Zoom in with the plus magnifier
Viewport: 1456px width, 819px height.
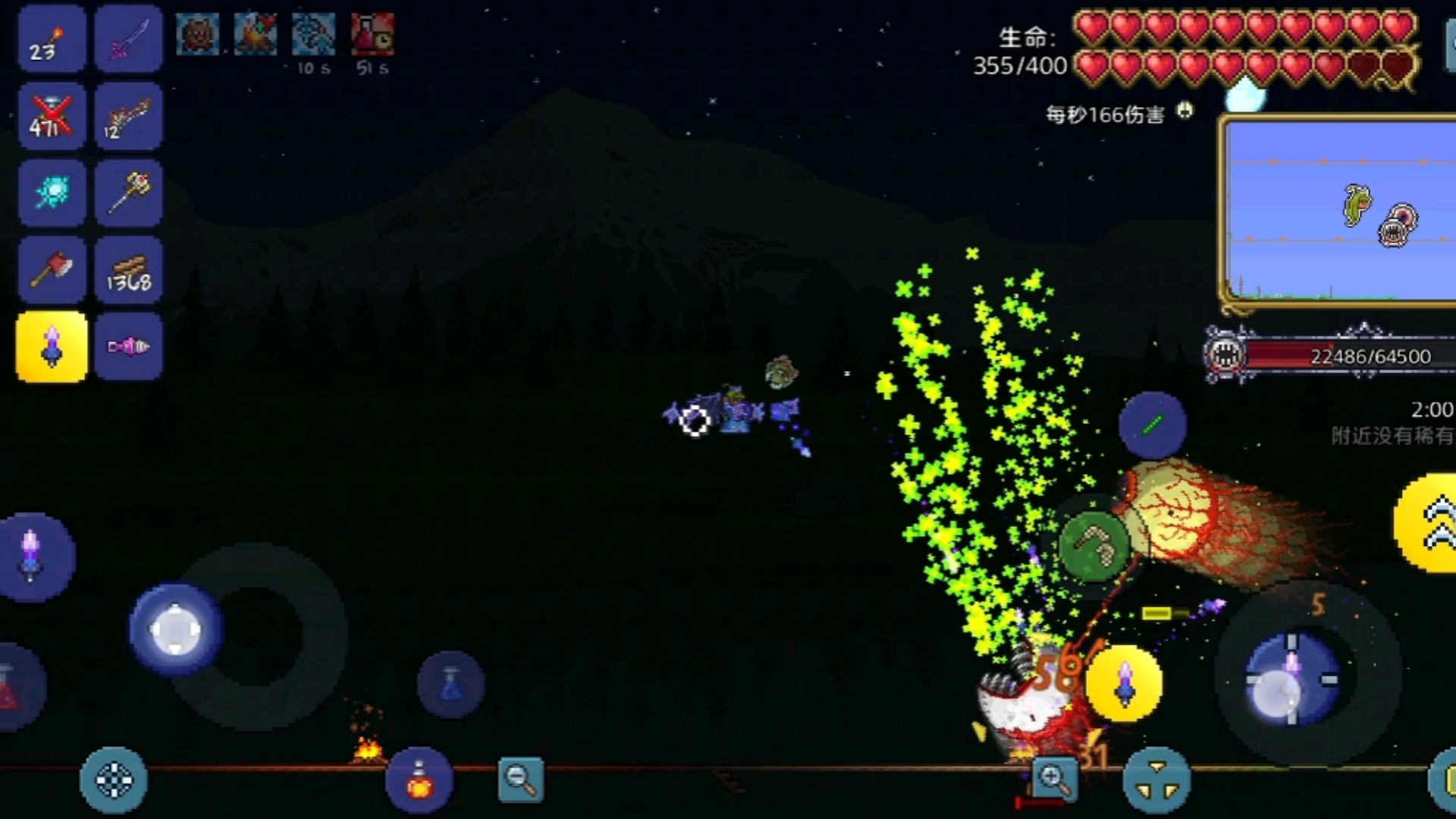[1054, 779]
